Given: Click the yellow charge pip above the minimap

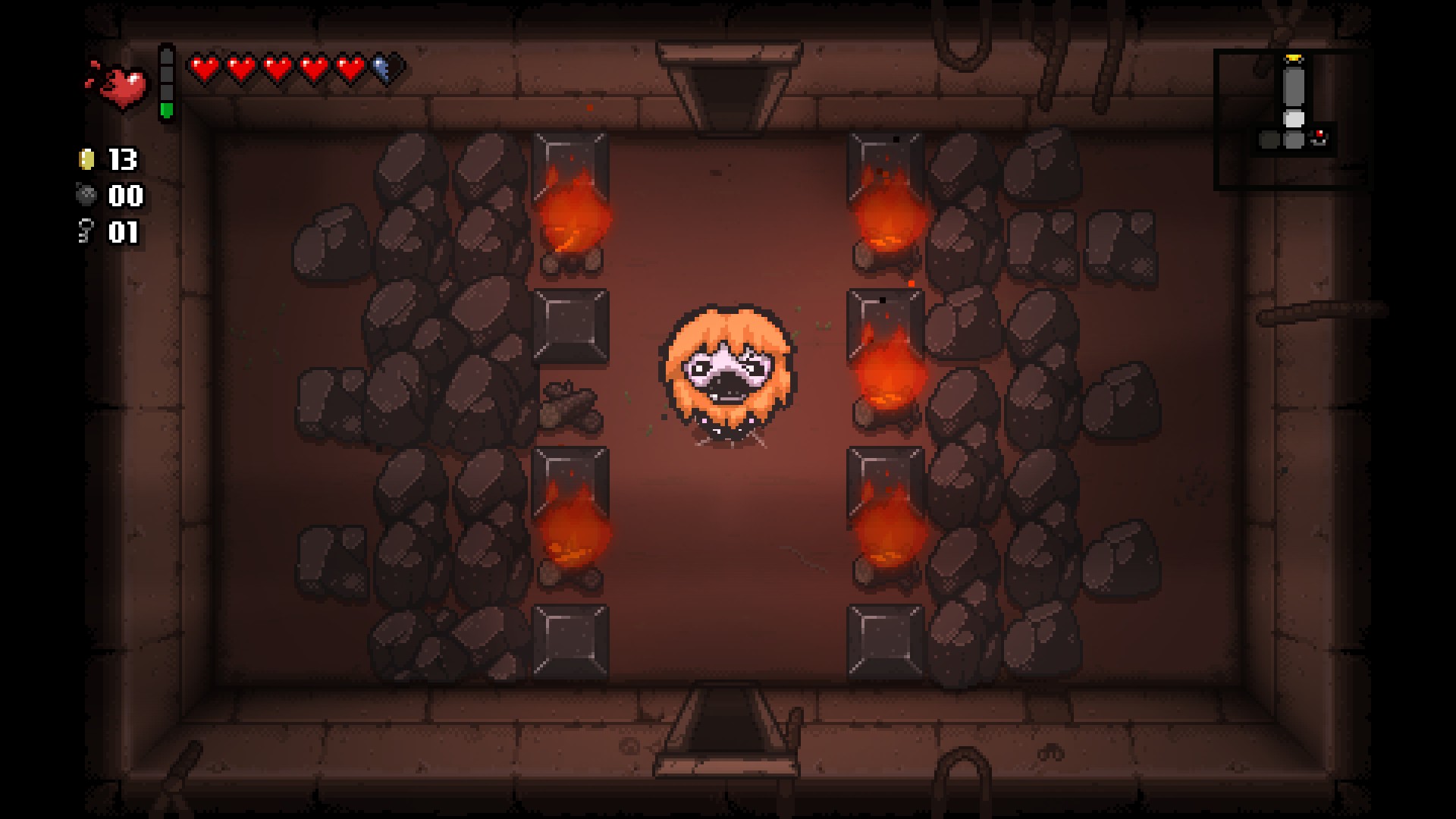Looking at the screenshot, I should pyautogui.click(x=1294, y=58).
